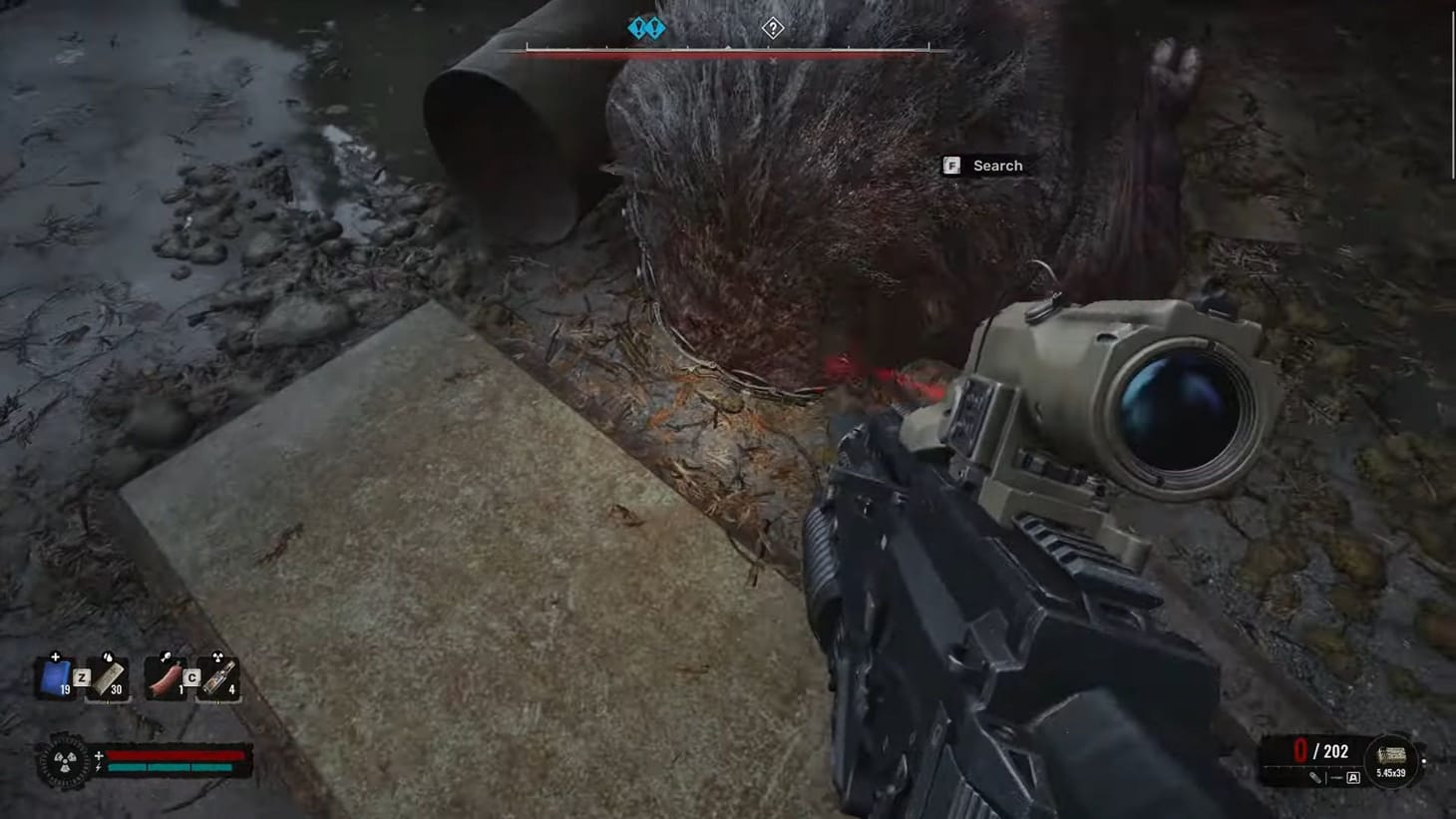This screenshot has width=1456, height=819.
Task: Click the Z hotkey badge on the bandage slot
Action: (x=82, y=677)
